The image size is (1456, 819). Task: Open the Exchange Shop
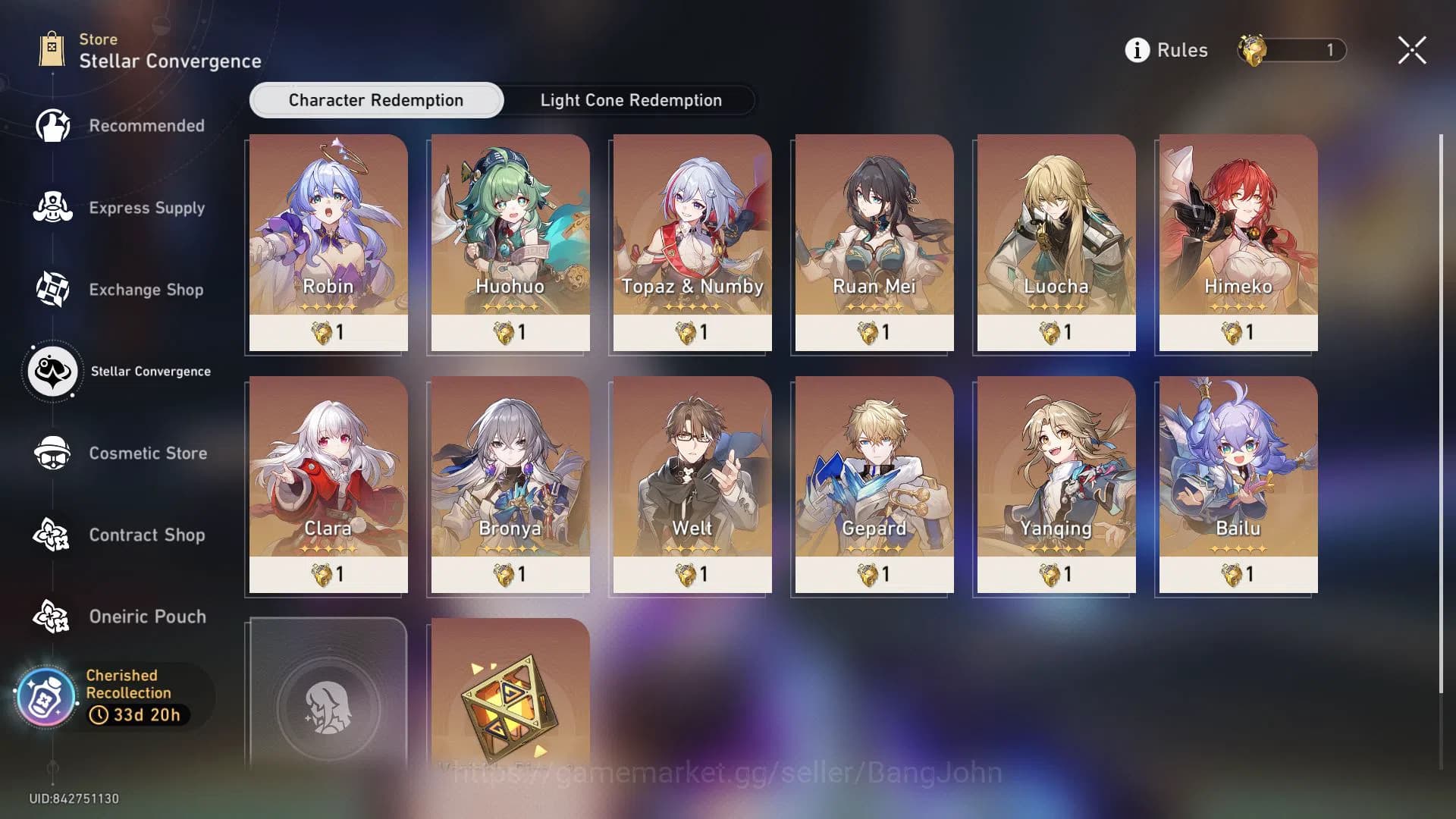pos(52,289)
